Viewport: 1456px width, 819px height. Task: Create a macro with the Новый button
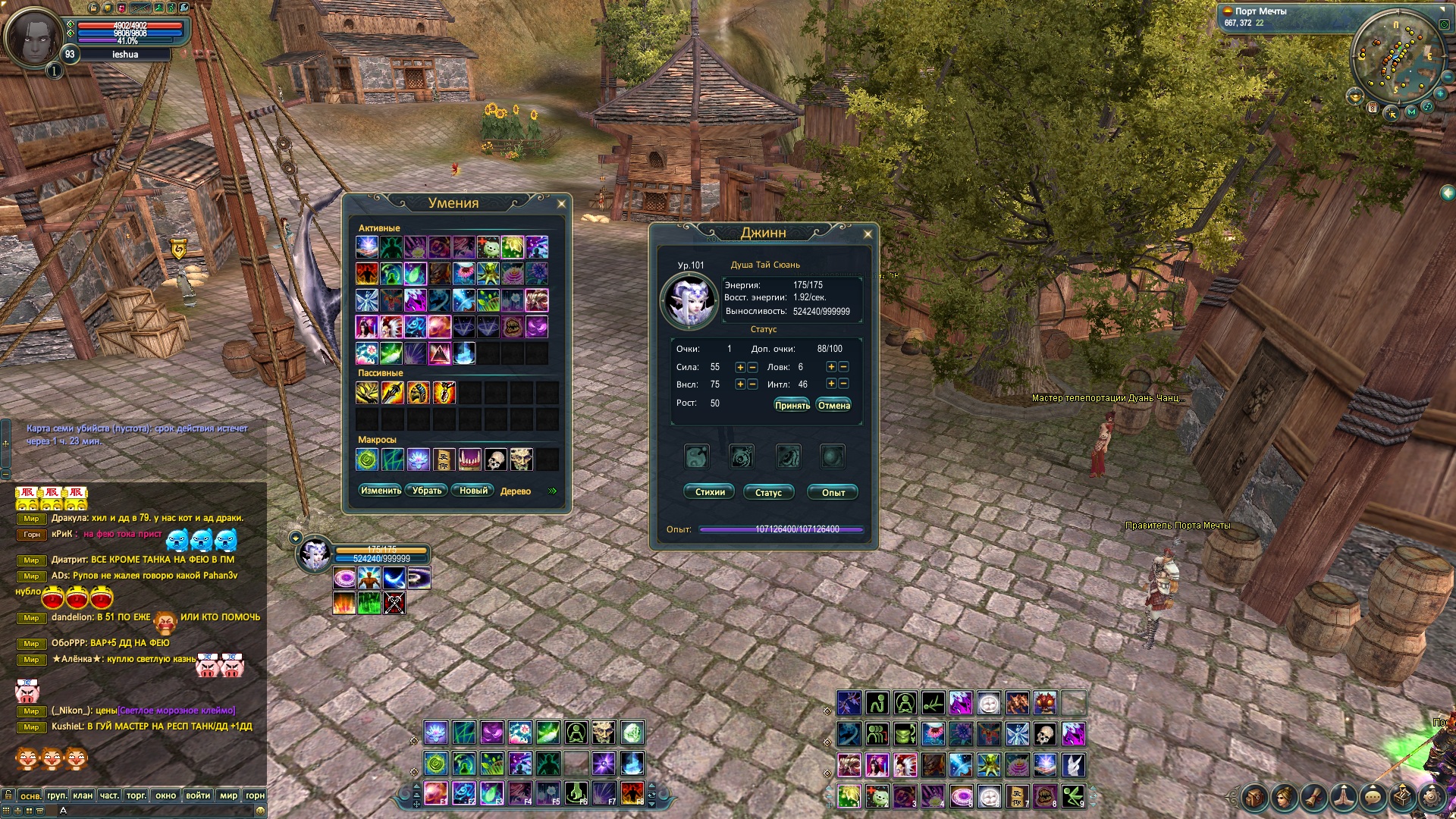473,491
